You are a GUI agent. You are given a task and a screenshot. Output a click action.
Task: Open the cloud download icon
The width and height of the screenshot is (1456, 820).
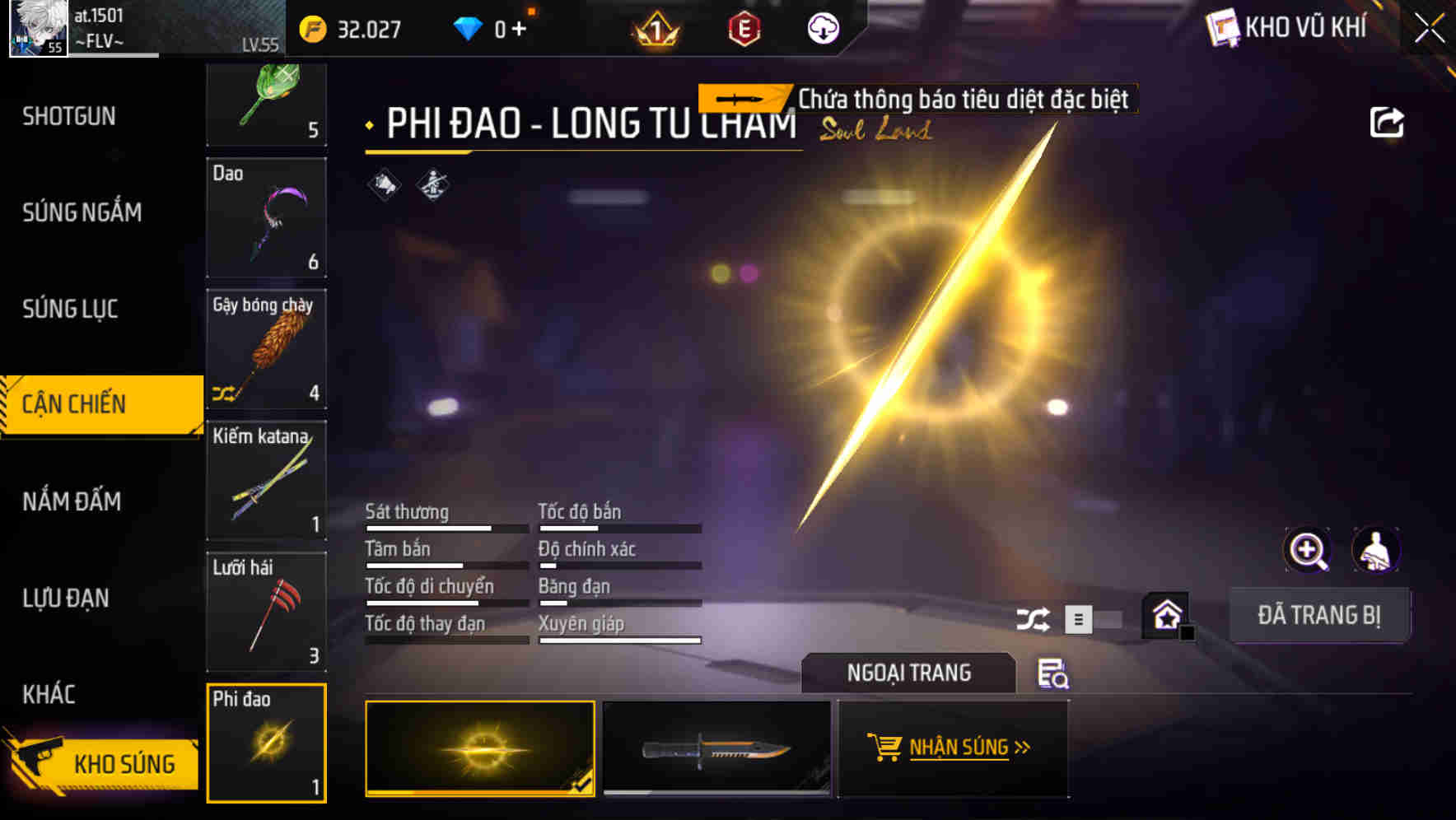point(821,29)
